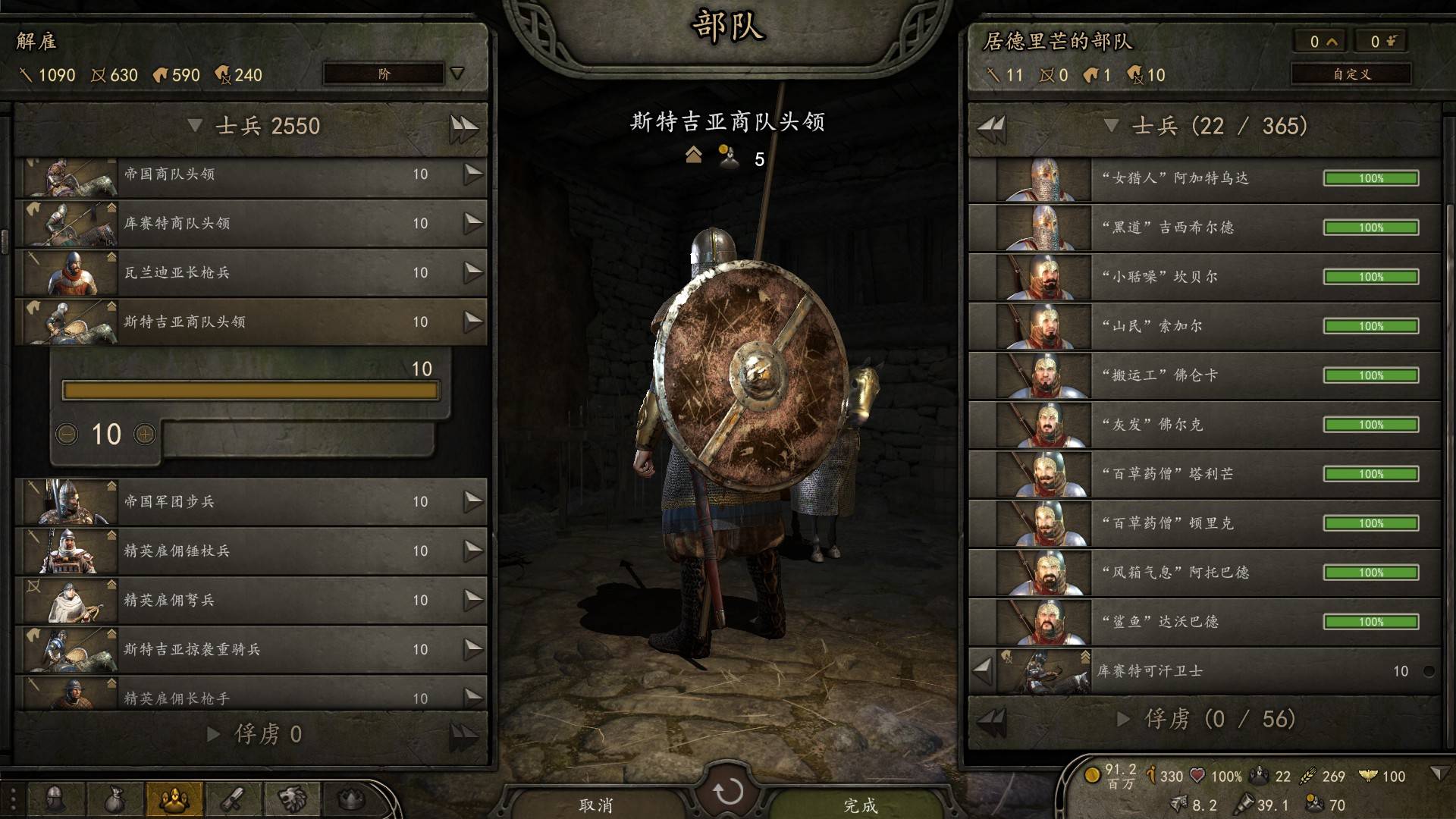This screenshot has width=1456, height=819.
Task: Open the kingdom crown icon in bottom bar
Action: pyautogui.click(x=350, y=799)
